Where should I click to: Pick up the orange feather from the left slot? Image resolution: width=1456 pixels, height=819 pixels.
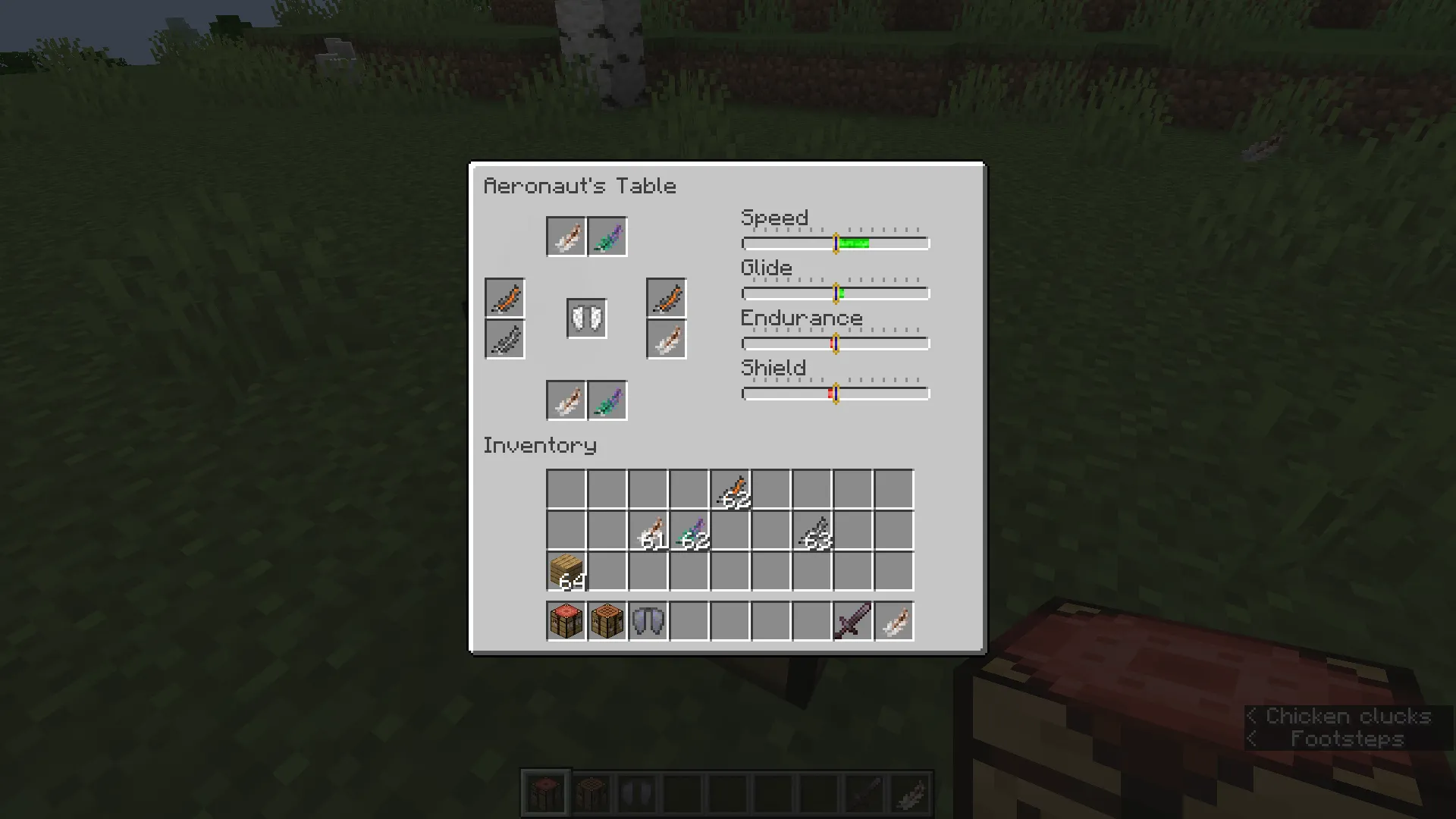(x=504, y=298)
